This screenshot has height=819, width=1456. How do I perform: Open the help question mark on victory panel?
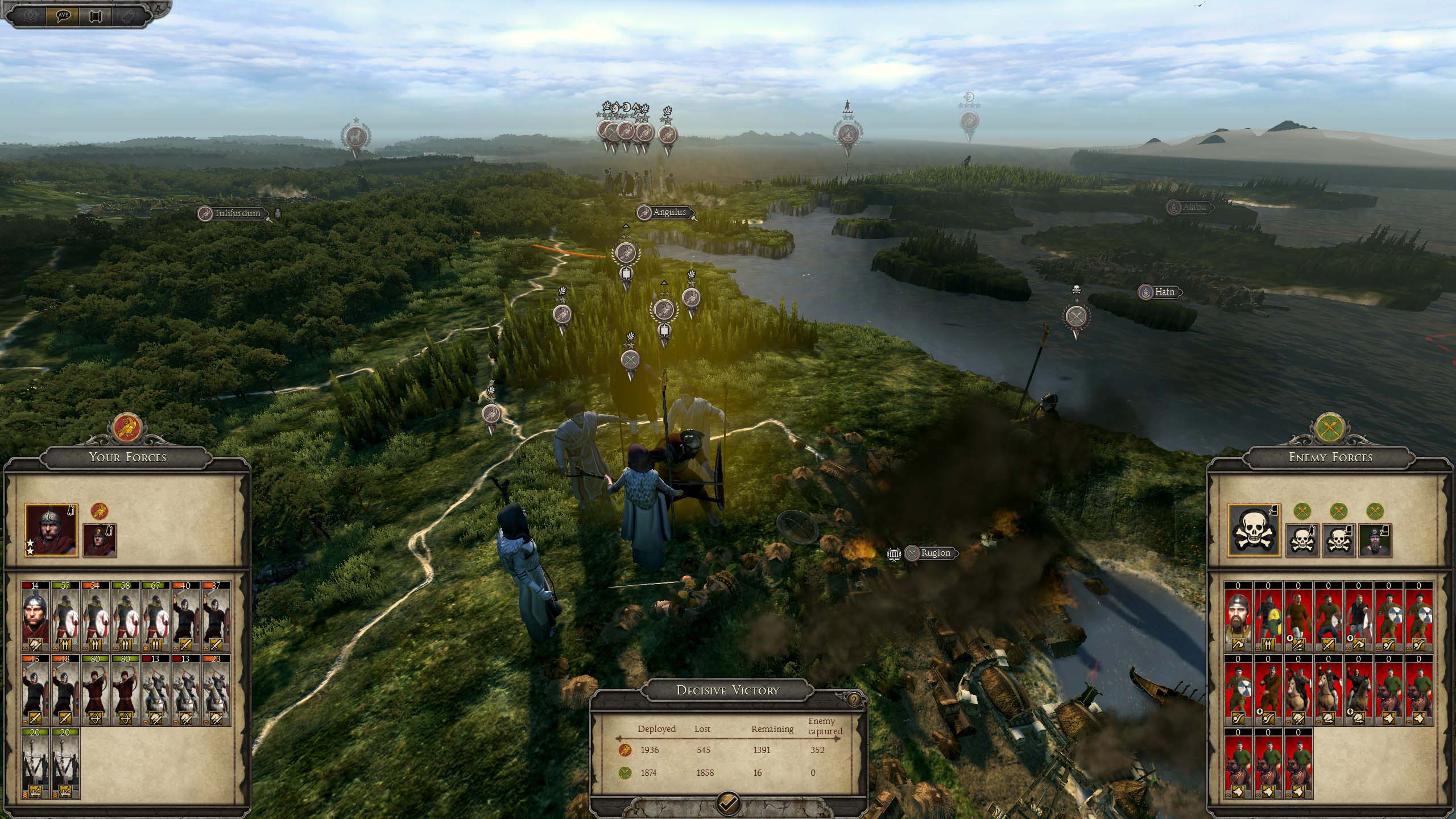(x=854, y=700)
